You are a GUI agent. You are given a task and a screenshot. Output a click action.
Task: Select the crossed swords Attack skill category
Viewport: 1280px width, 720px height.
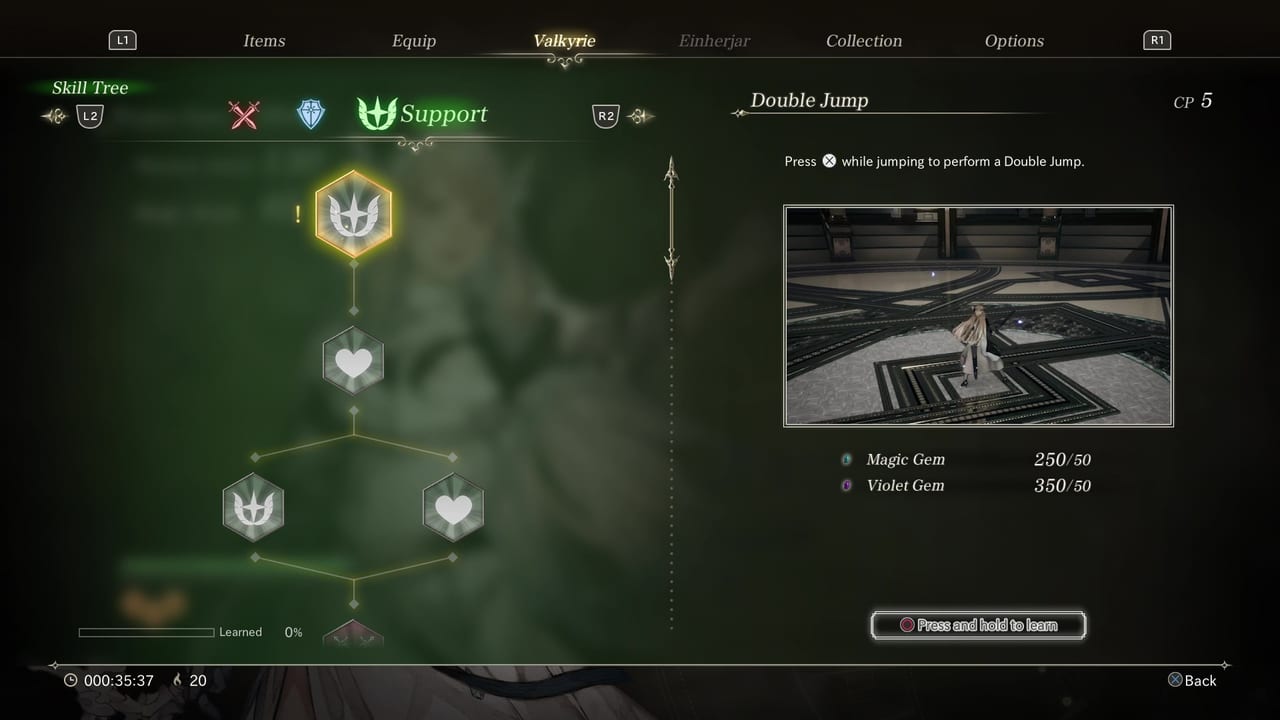point(245,115)
